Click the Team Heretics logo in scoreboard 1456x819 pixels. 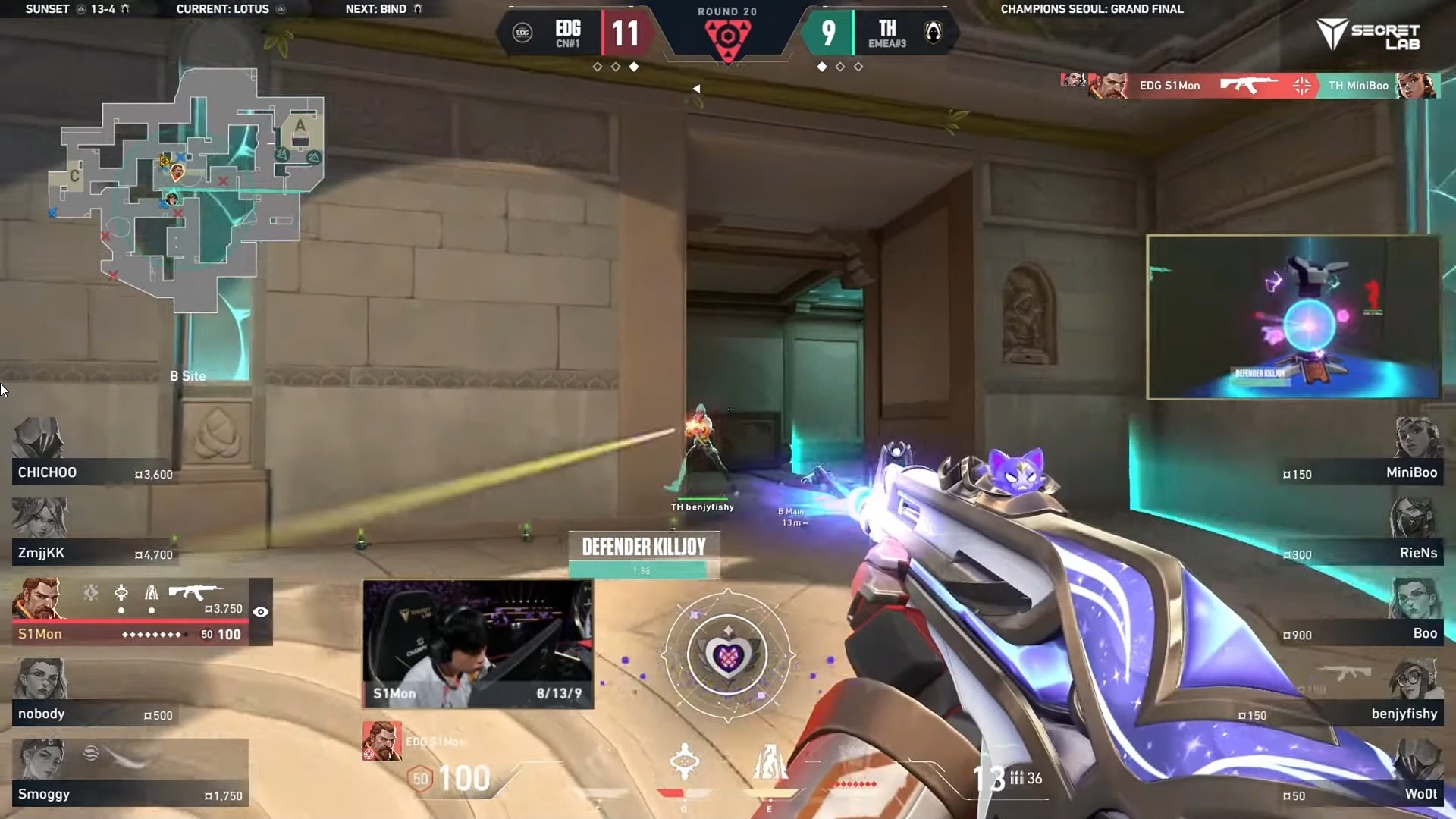coord(934,33)
